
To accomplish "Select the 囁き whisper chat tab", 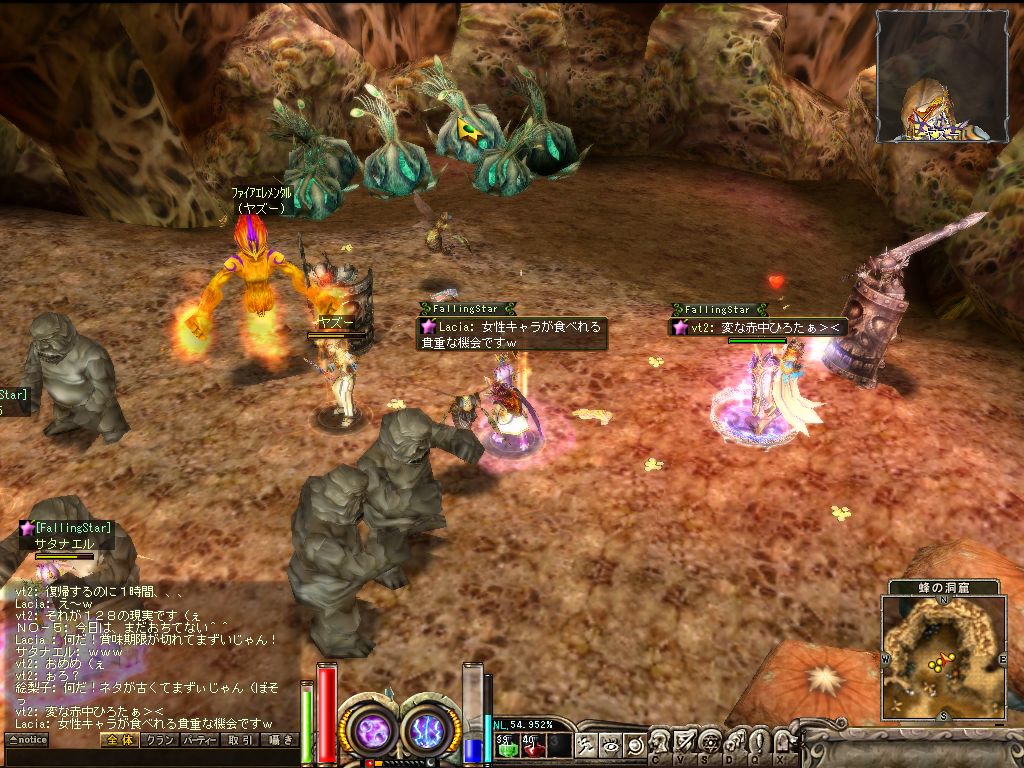I will [279, 740].
